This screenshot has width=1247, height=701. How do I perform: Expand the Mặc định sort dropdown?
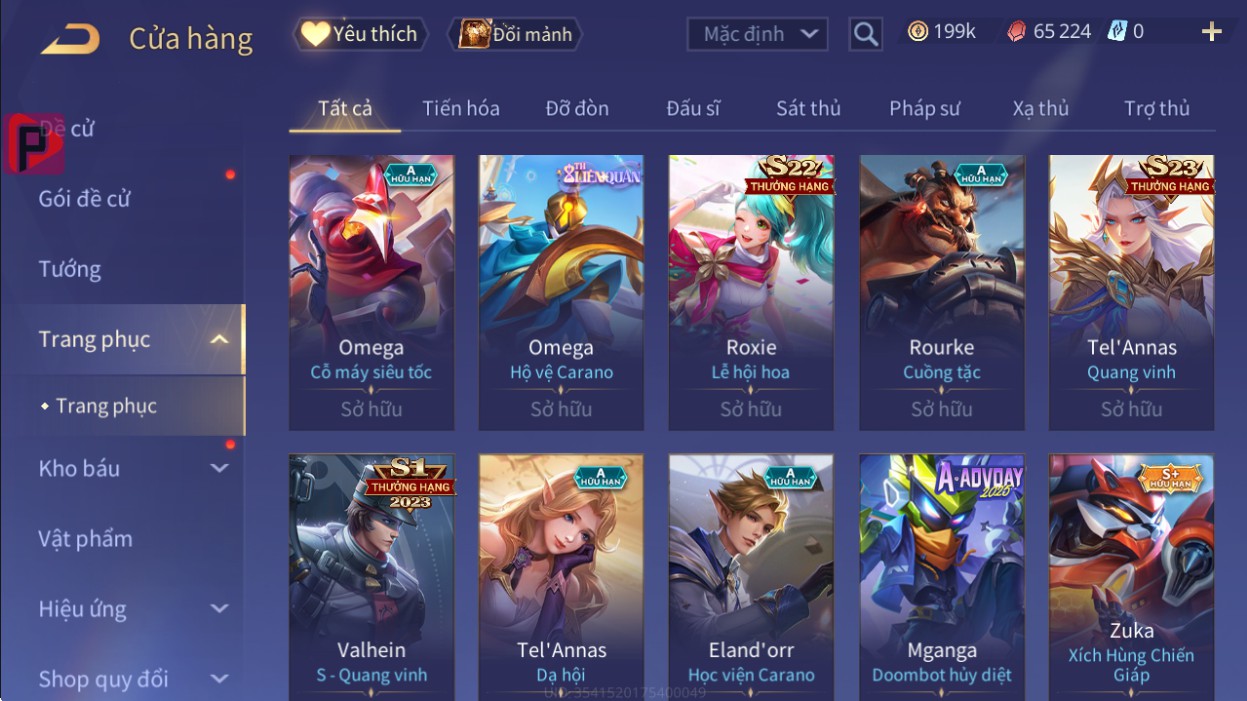[757, 34]
